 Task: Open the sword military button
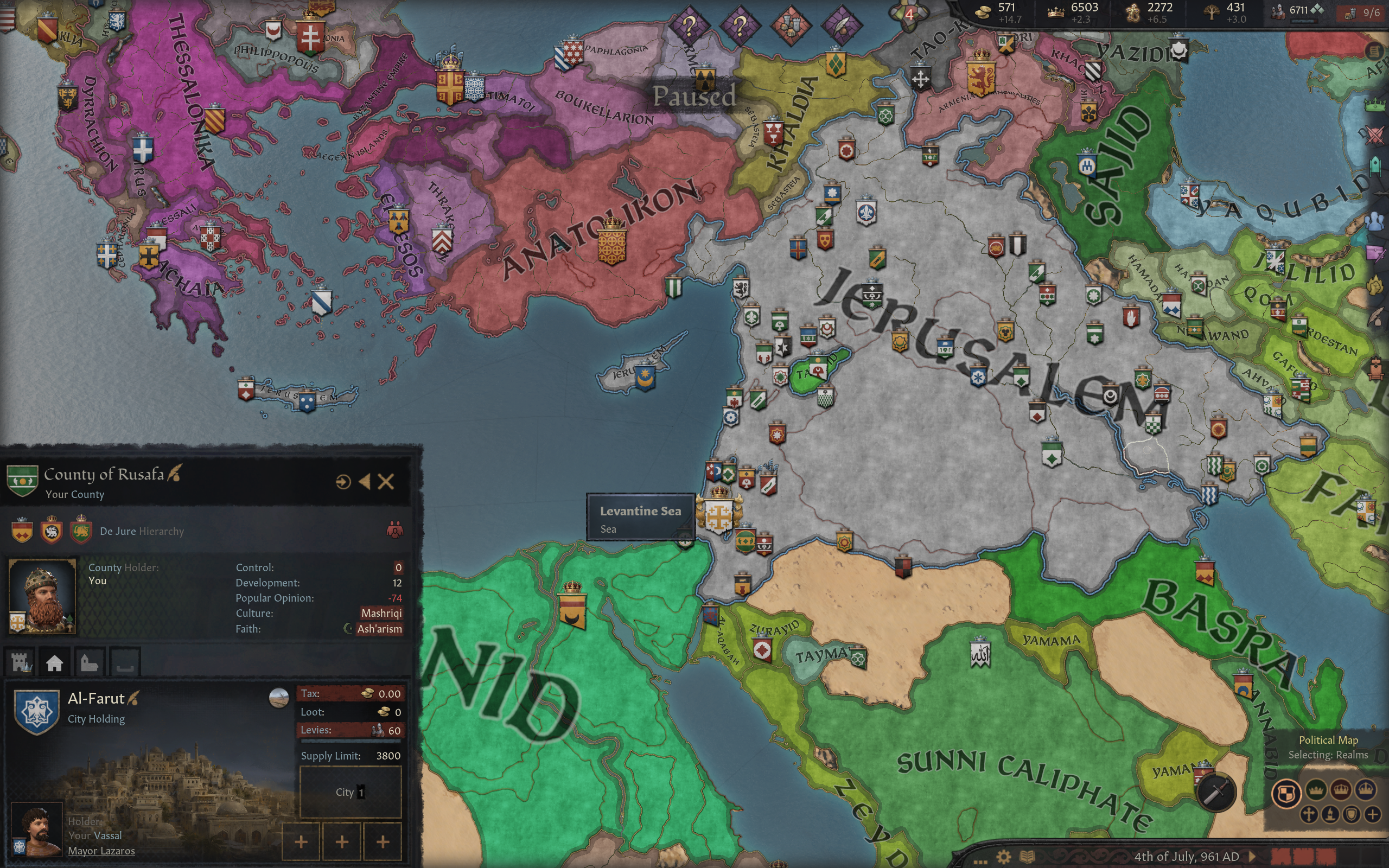[1214, 793]
